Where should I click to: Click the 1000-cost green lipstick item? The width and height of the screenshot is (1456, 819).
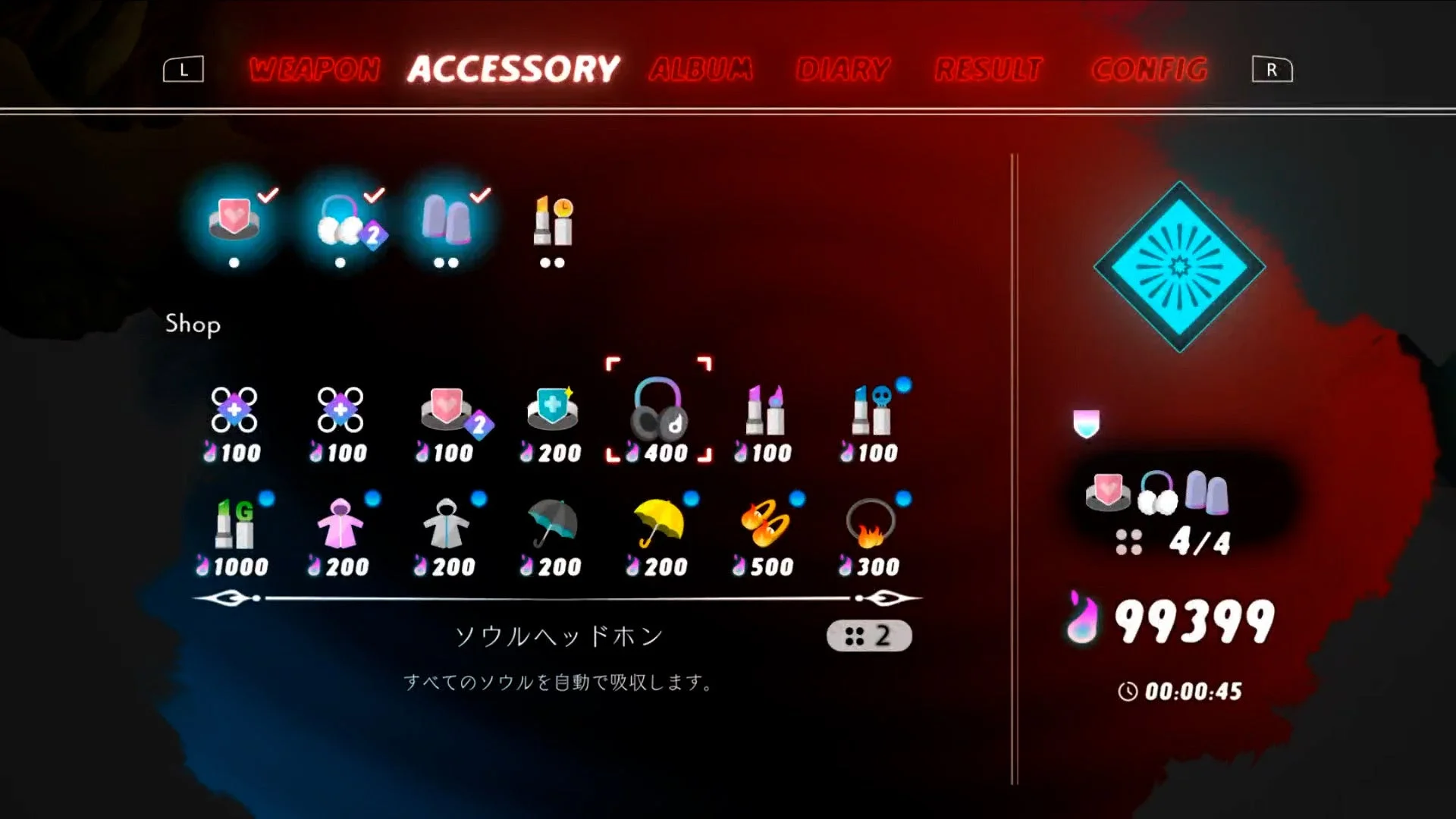click(x=233, y=527)
